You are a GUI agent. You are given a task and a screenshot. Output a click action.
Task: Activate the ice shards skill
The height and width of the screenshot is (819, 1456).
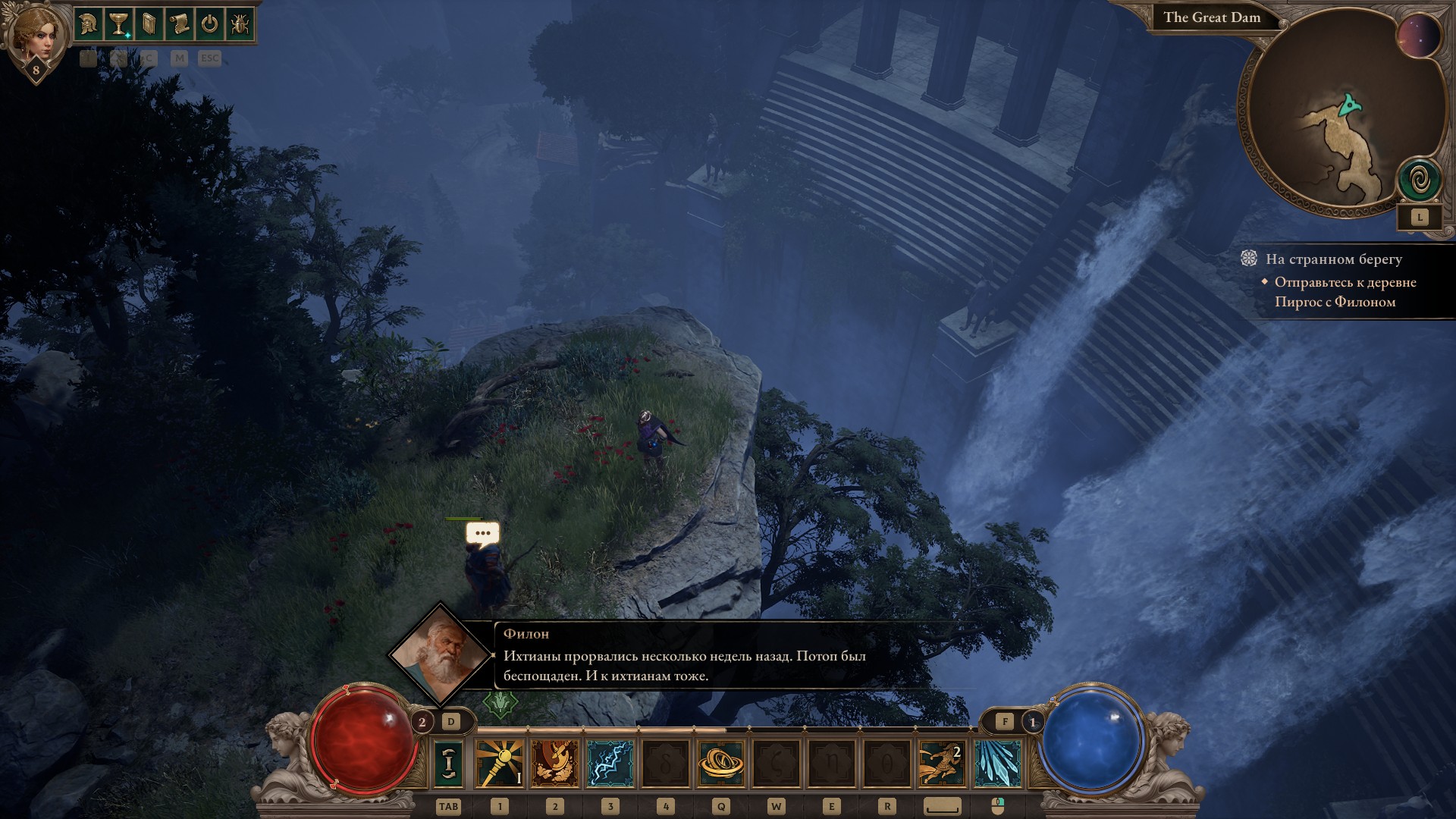point(998,763)
